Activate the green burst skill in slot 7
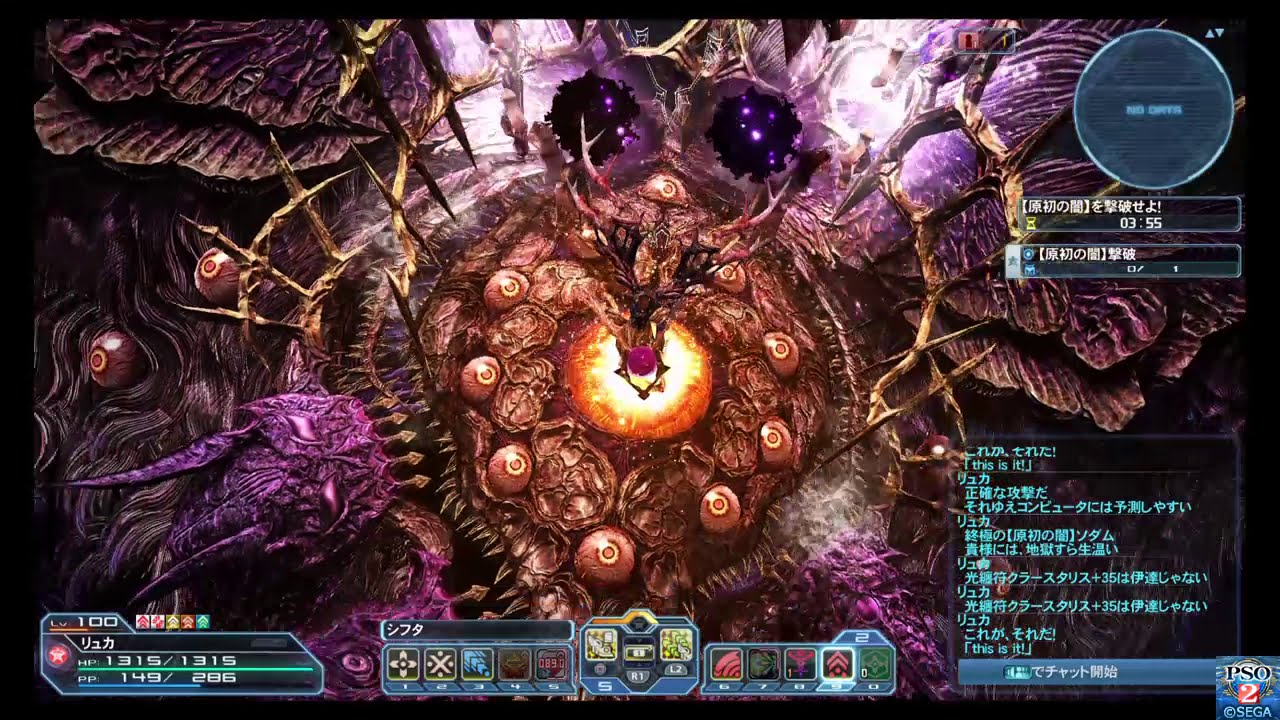This screenshot has width=1280, height=720. (x=763, y=664)
